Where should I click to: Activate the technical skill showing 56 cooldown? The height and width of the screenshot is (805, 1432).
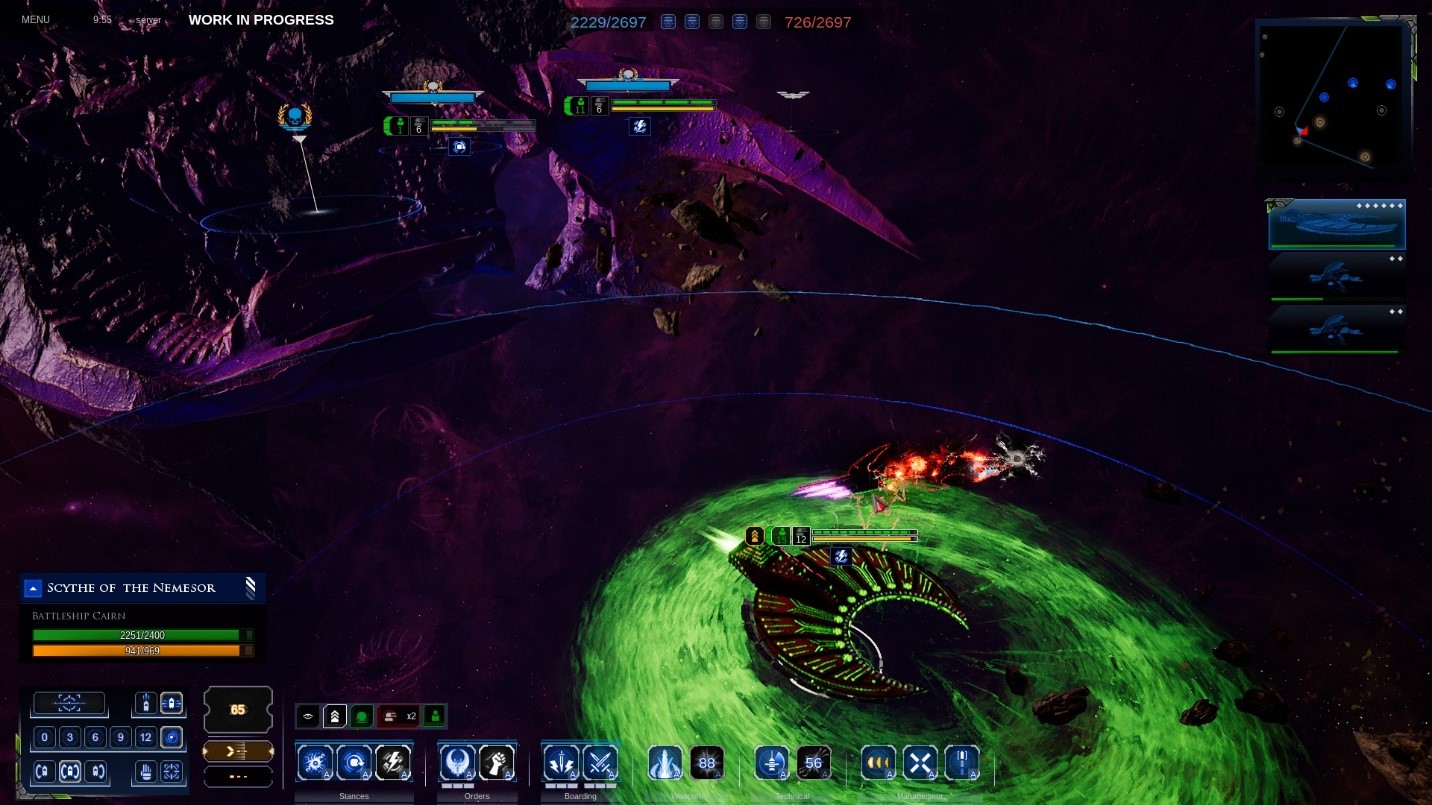point(813,763)
